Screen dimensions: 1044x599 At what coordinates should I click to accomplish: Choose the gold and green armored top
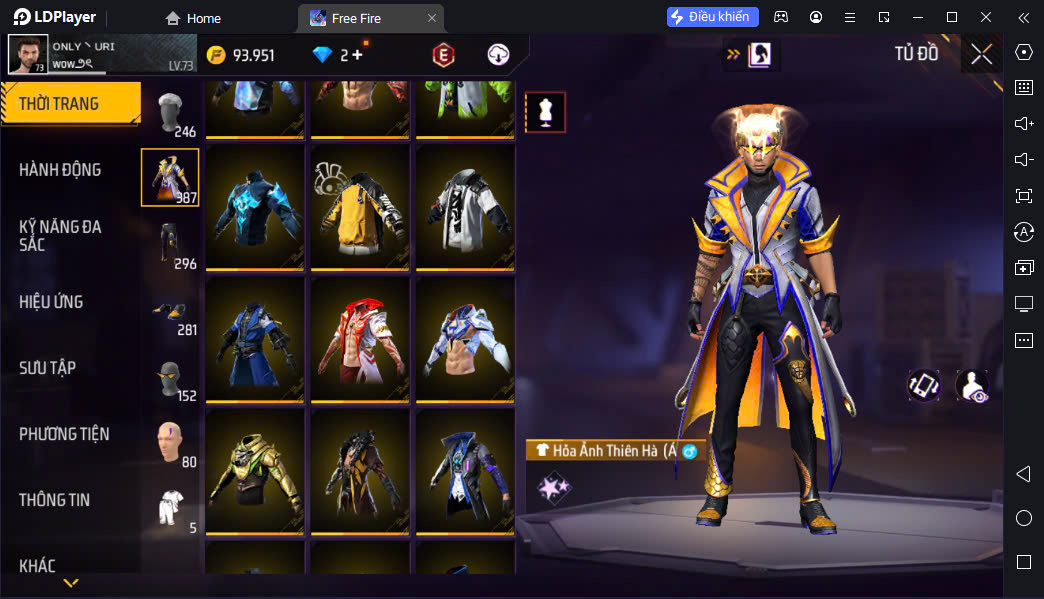point(254,470)
